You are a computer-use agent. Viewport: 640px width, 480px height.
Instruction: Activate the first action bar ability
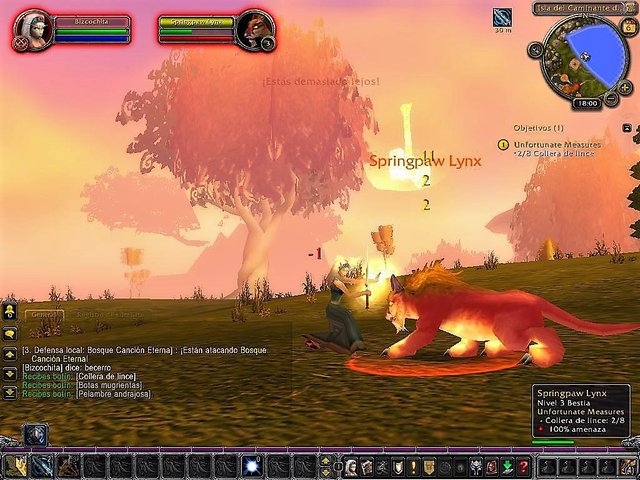point(16,466)
